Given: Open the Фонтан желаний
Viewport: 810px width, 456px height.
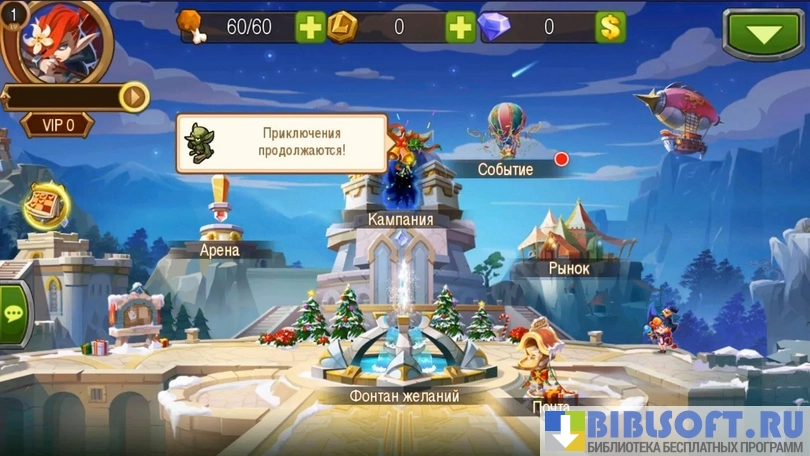Looking at the screenshot, I should tap(404, 396).
